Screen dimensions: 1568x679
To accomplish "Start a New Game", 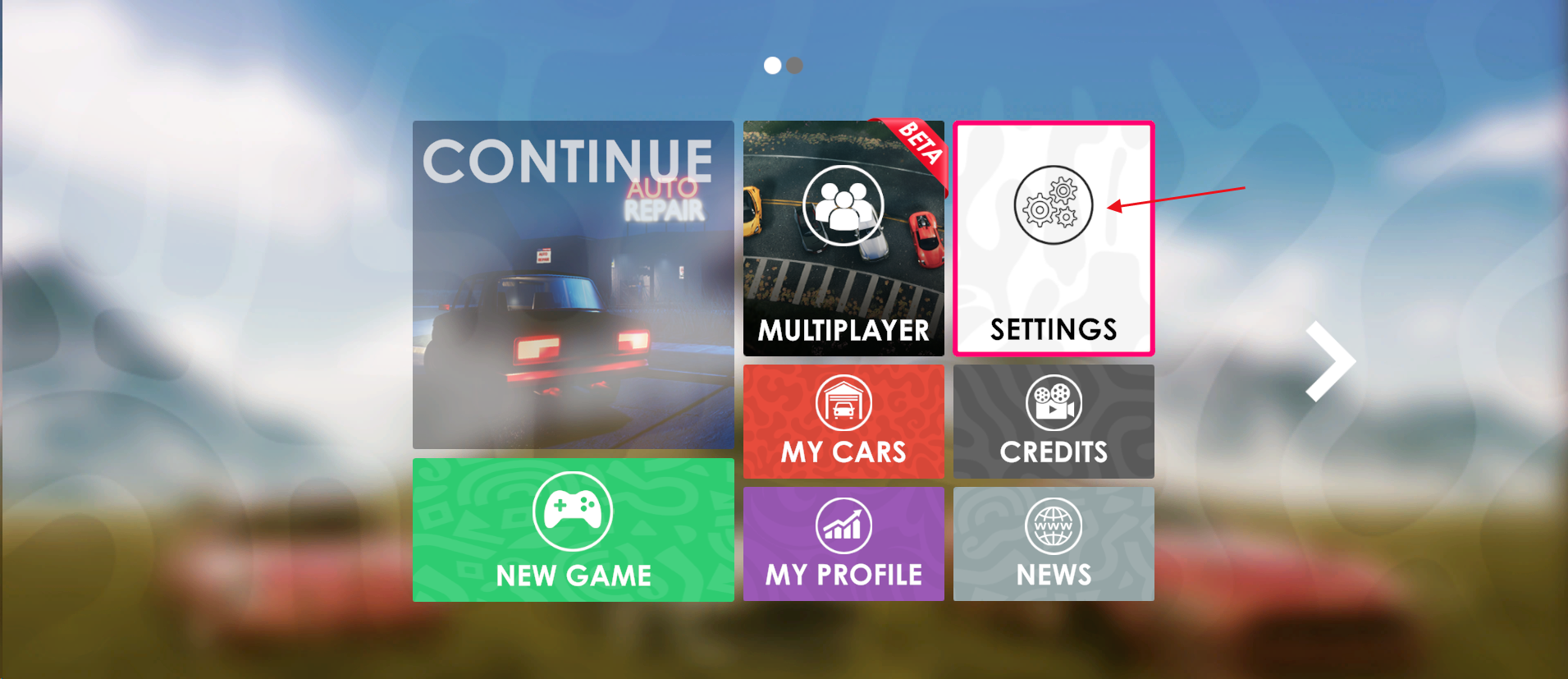I will tap(573, 530).
